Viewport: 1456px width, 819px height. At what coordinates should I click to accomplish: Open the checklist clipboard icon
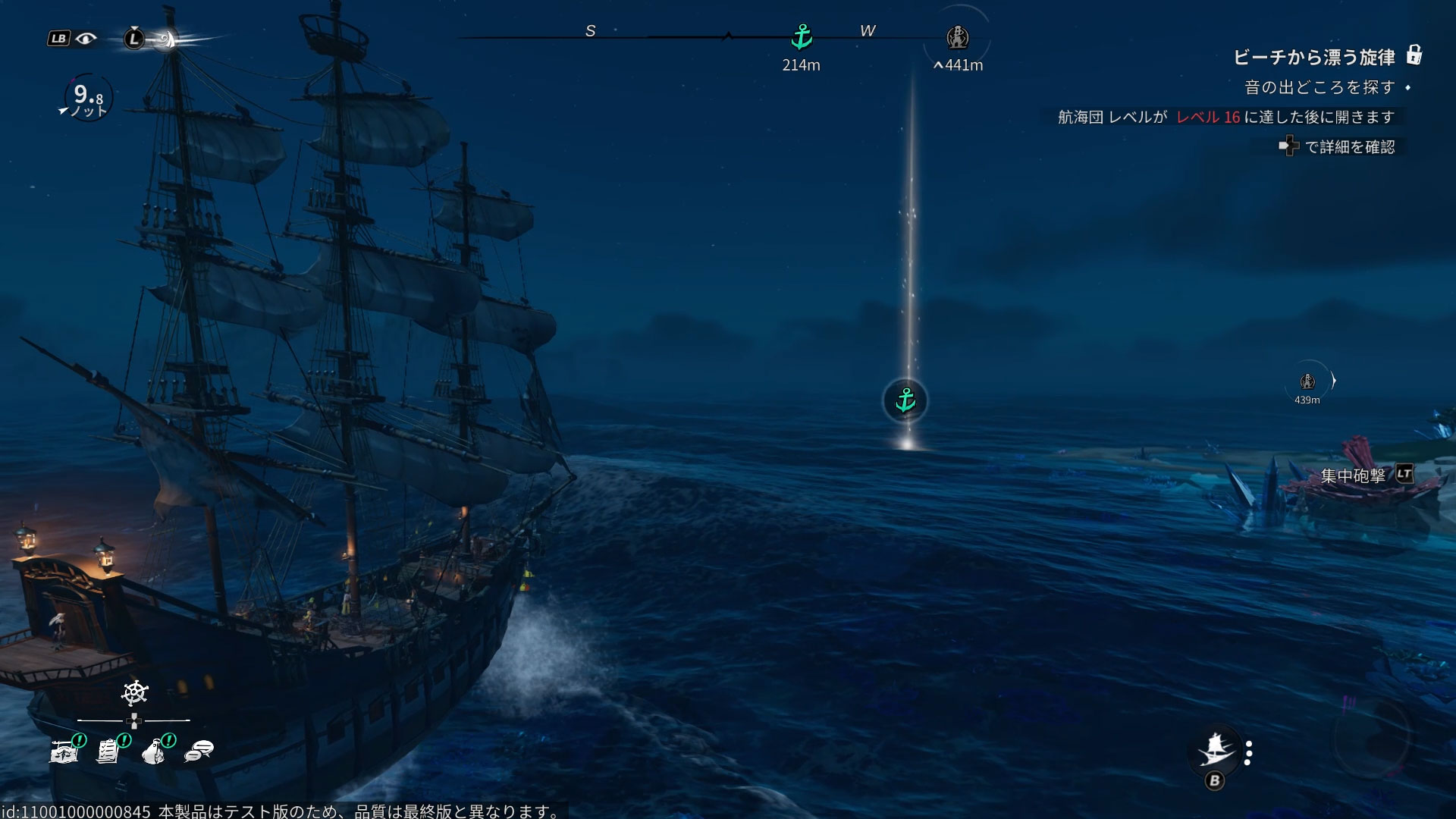coord(108,751)
